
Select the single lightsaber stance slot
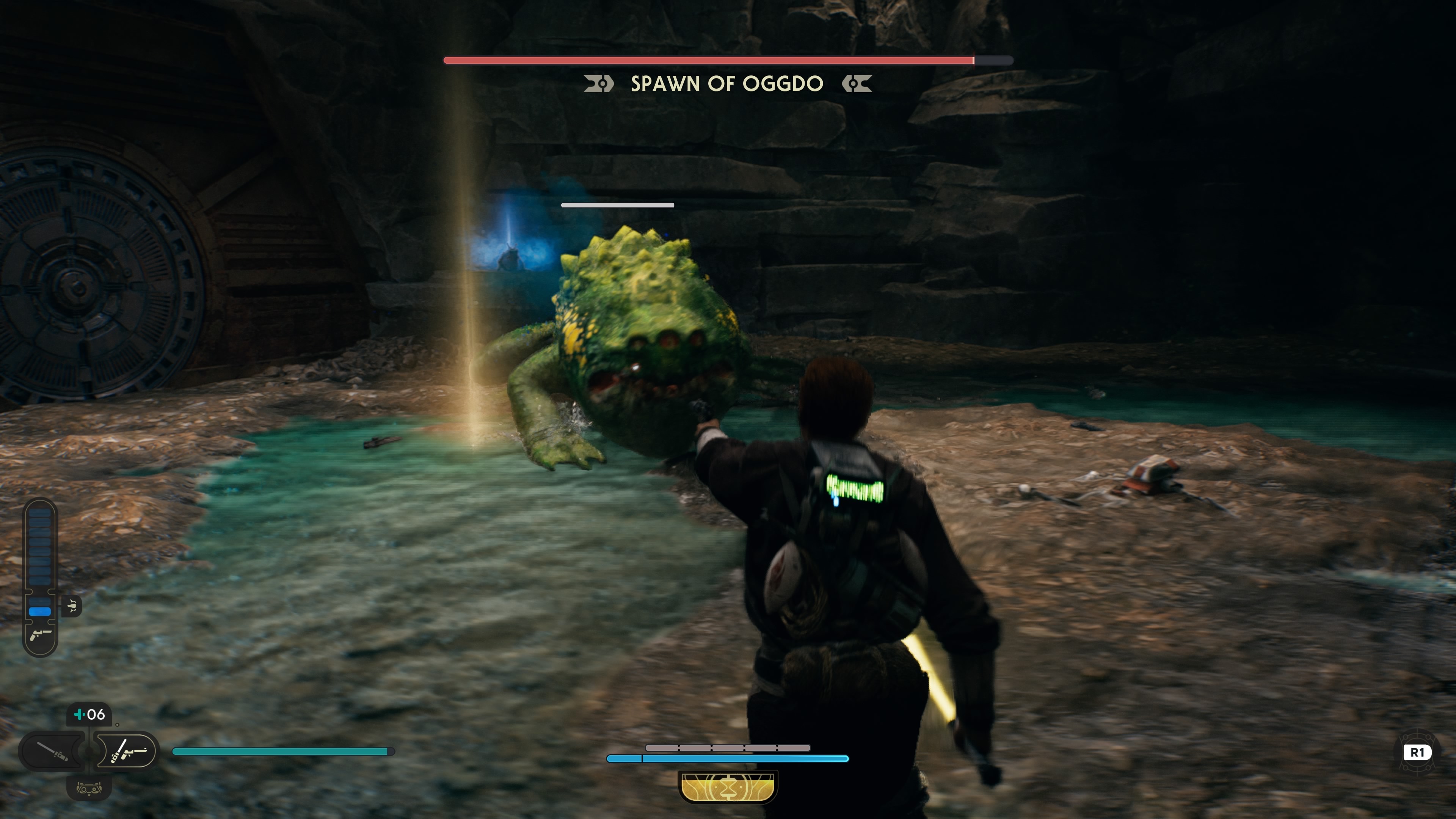(x=53, y=751)
